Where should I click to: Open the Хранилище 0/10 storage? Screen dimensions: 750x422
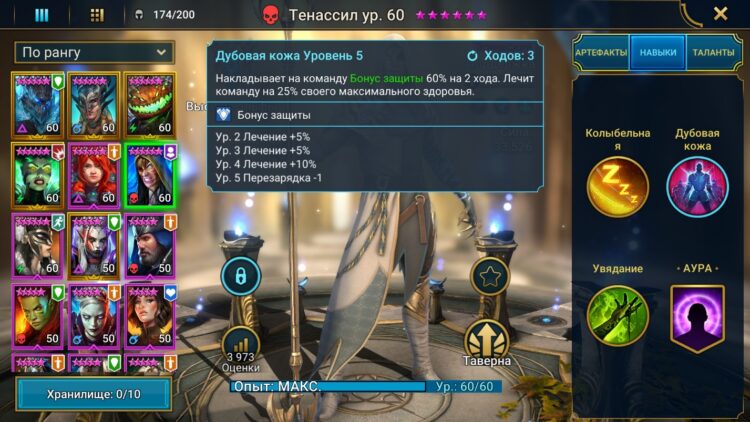pyautogui.click(x=93, y=394)
